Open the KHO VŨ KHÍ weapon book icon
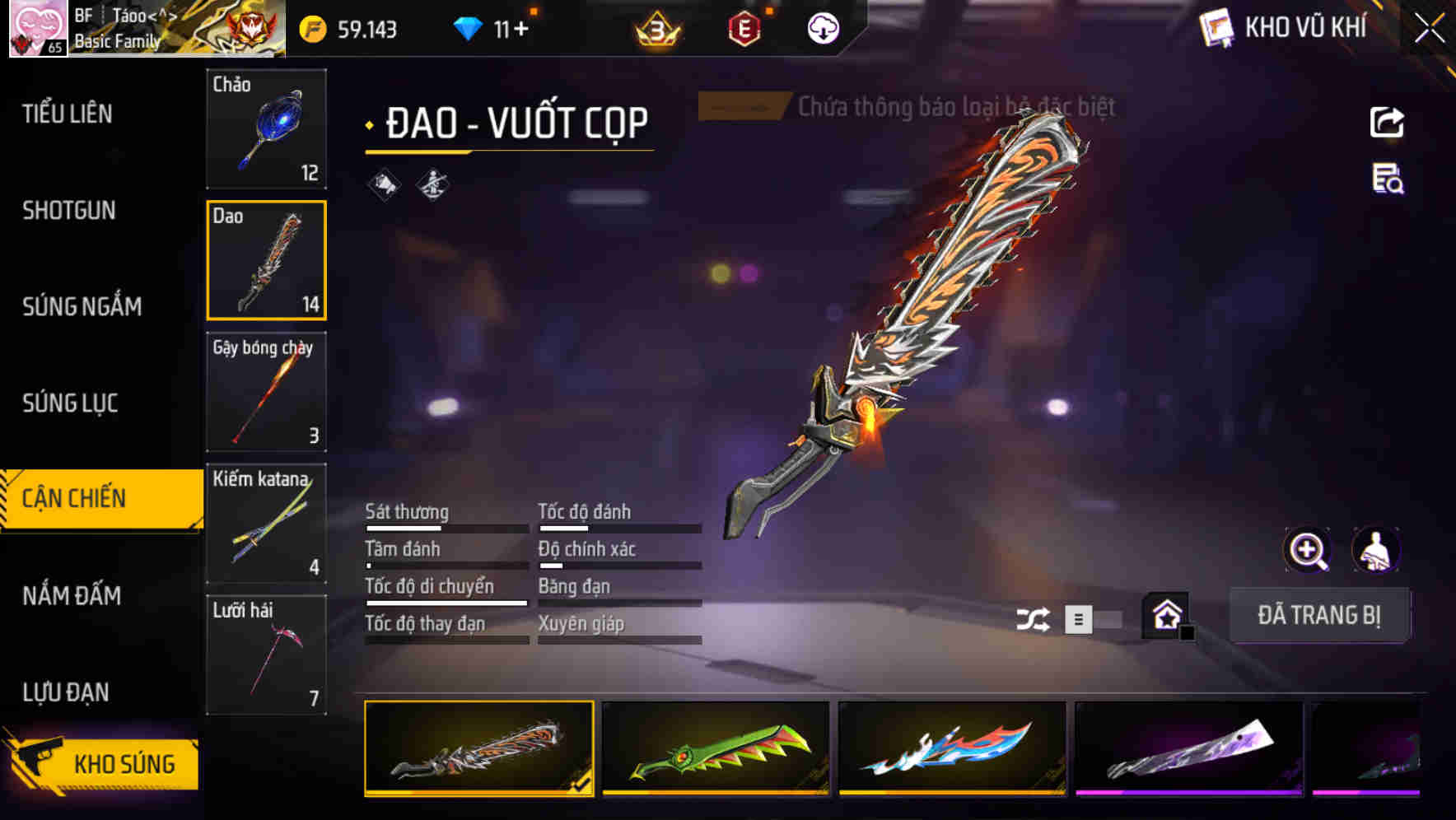 tap(1215, 27)
